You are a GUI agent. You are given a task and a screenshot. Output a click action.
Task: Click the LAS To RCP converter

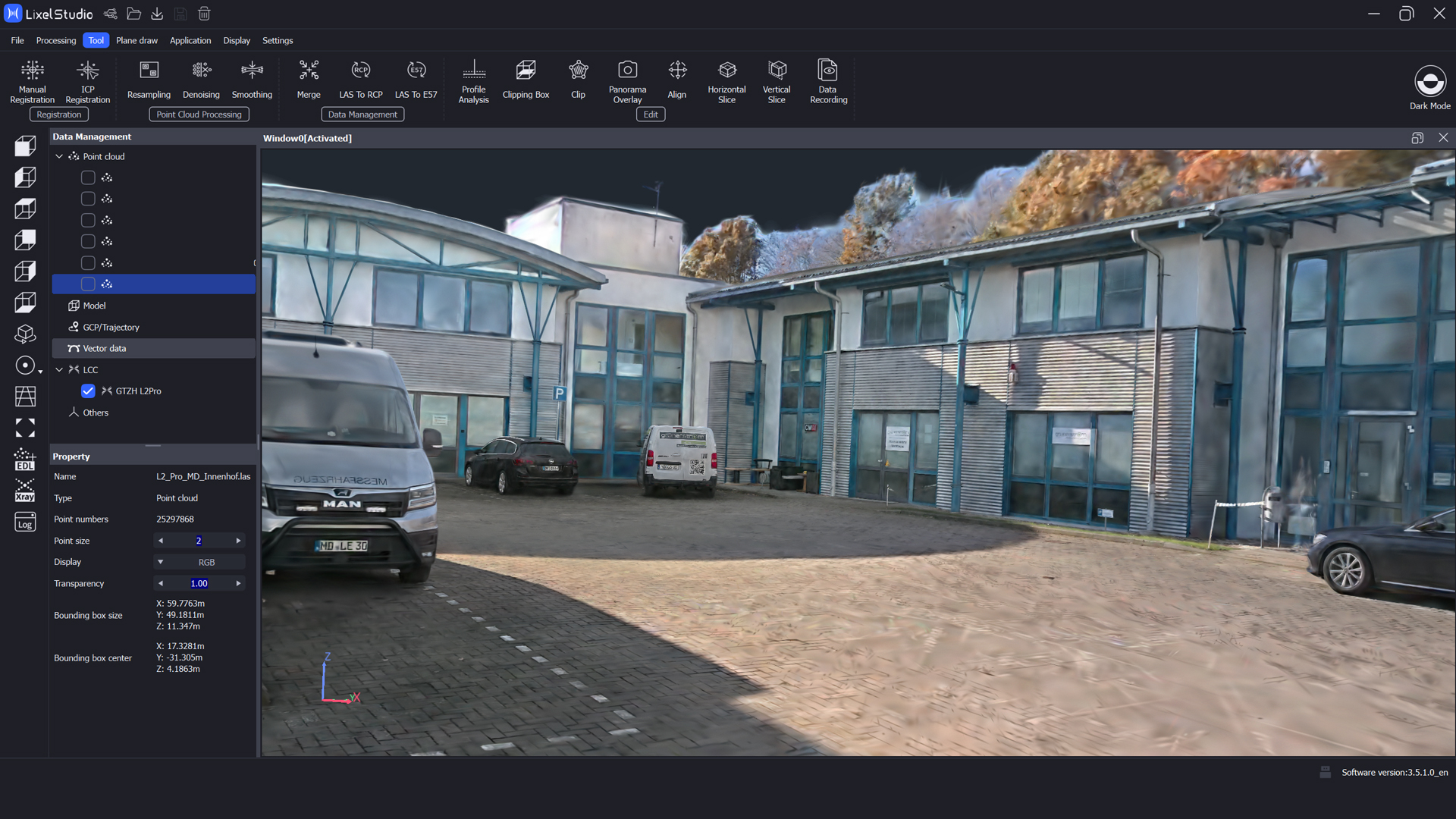tap(361, 79)
